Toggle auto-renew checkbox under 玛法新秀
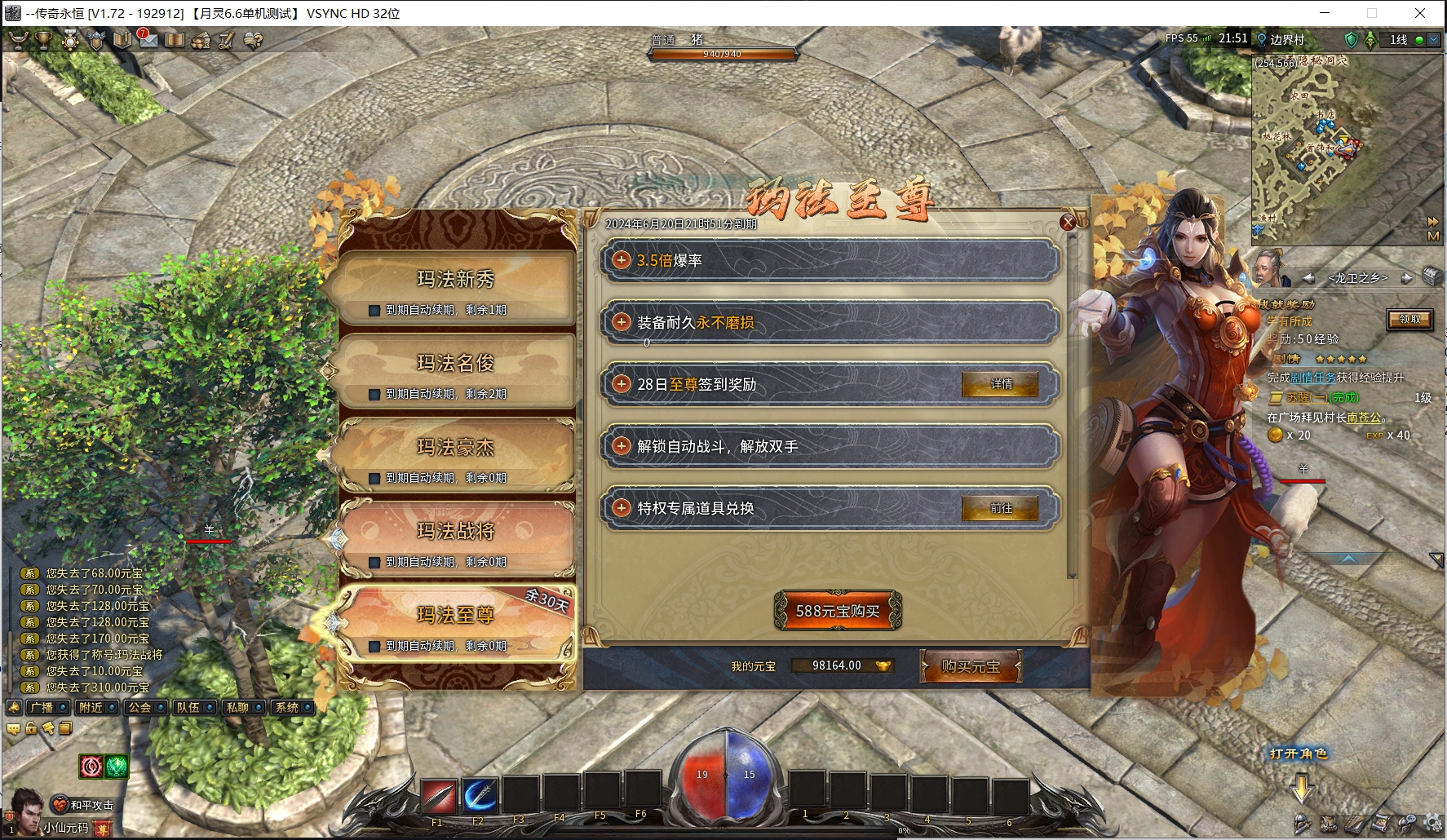This screenshot has width=1447, height=840. click(374, 311)
